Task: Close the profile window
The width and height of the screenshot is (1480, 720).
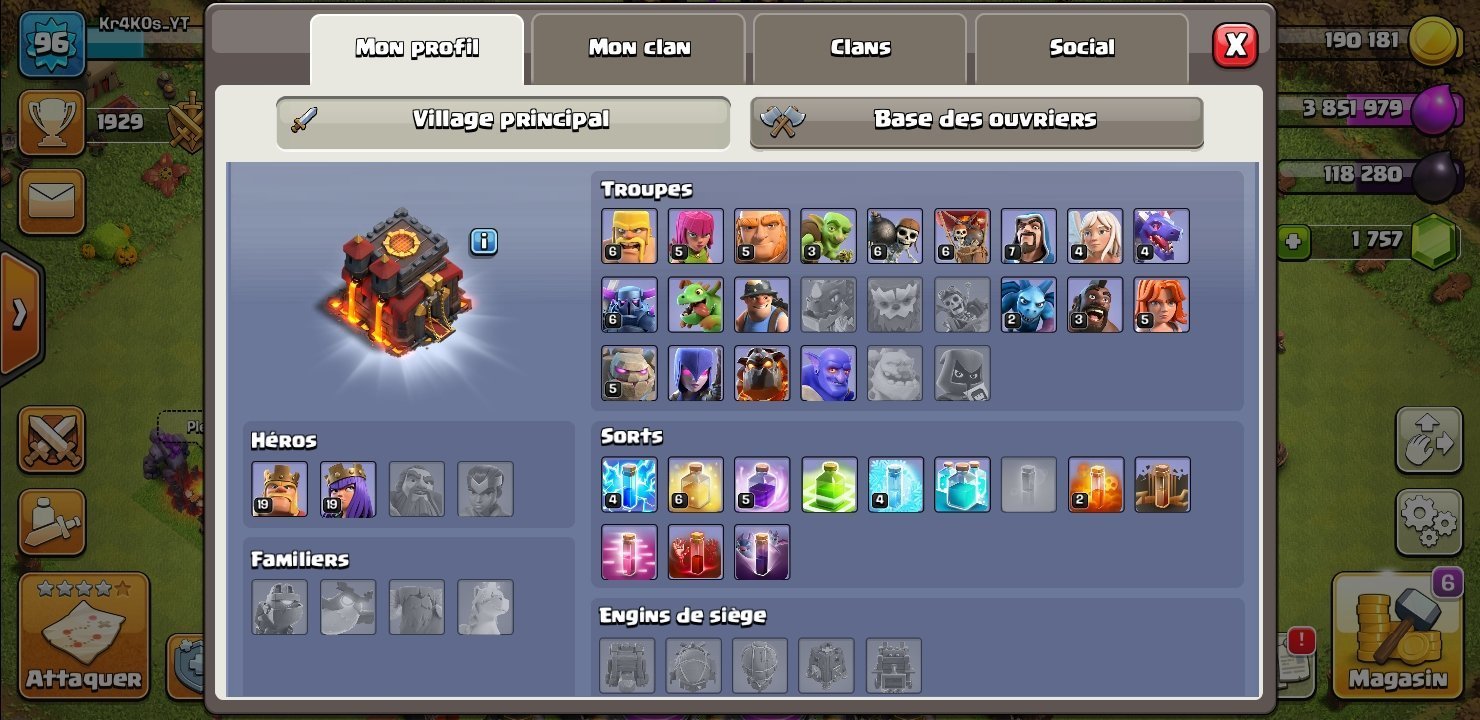Action: click(1235, 45)
